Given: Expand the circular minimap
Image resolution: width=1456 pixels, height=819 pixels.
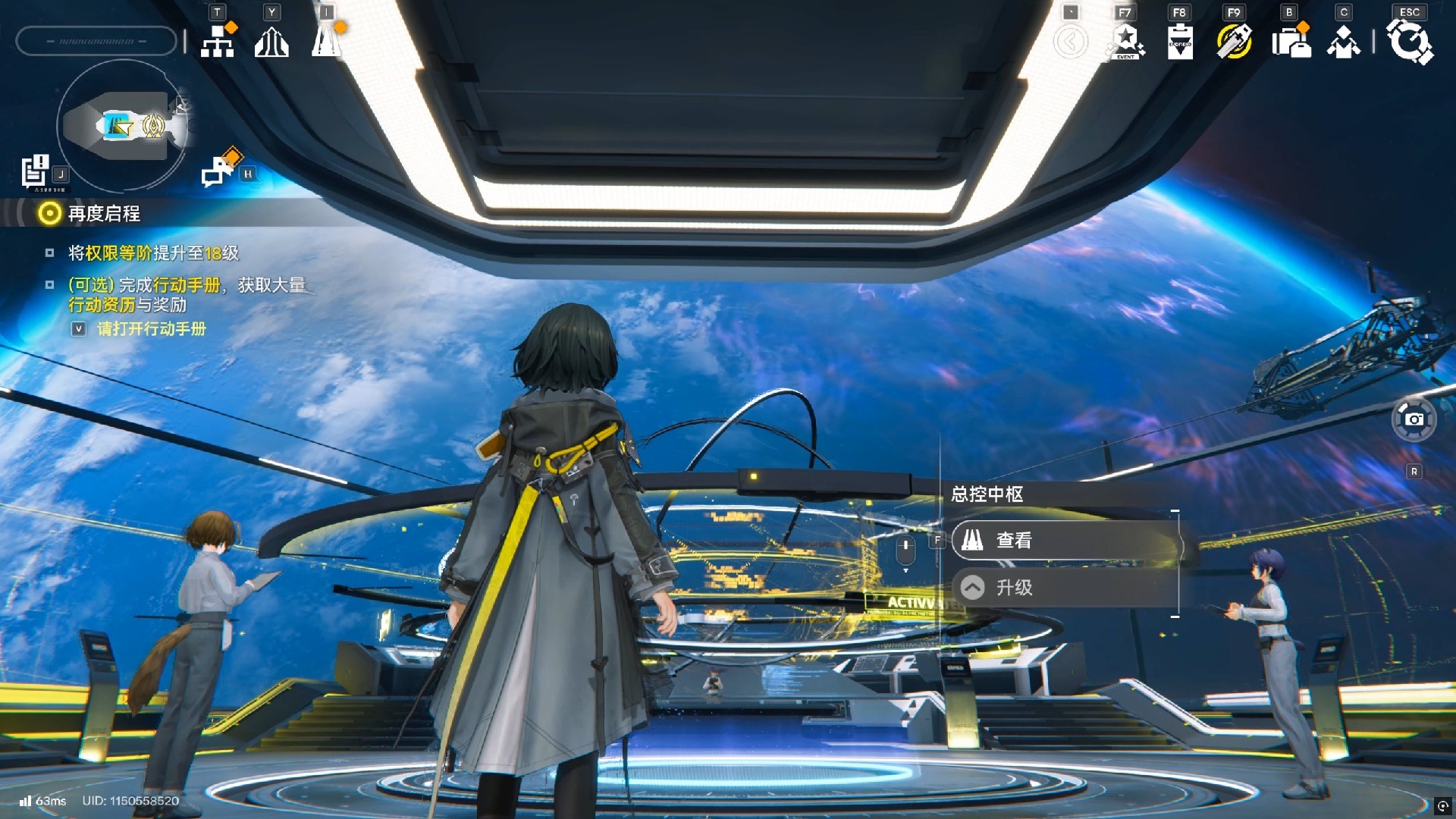Looking at the screenshot, I should [123, 125].
